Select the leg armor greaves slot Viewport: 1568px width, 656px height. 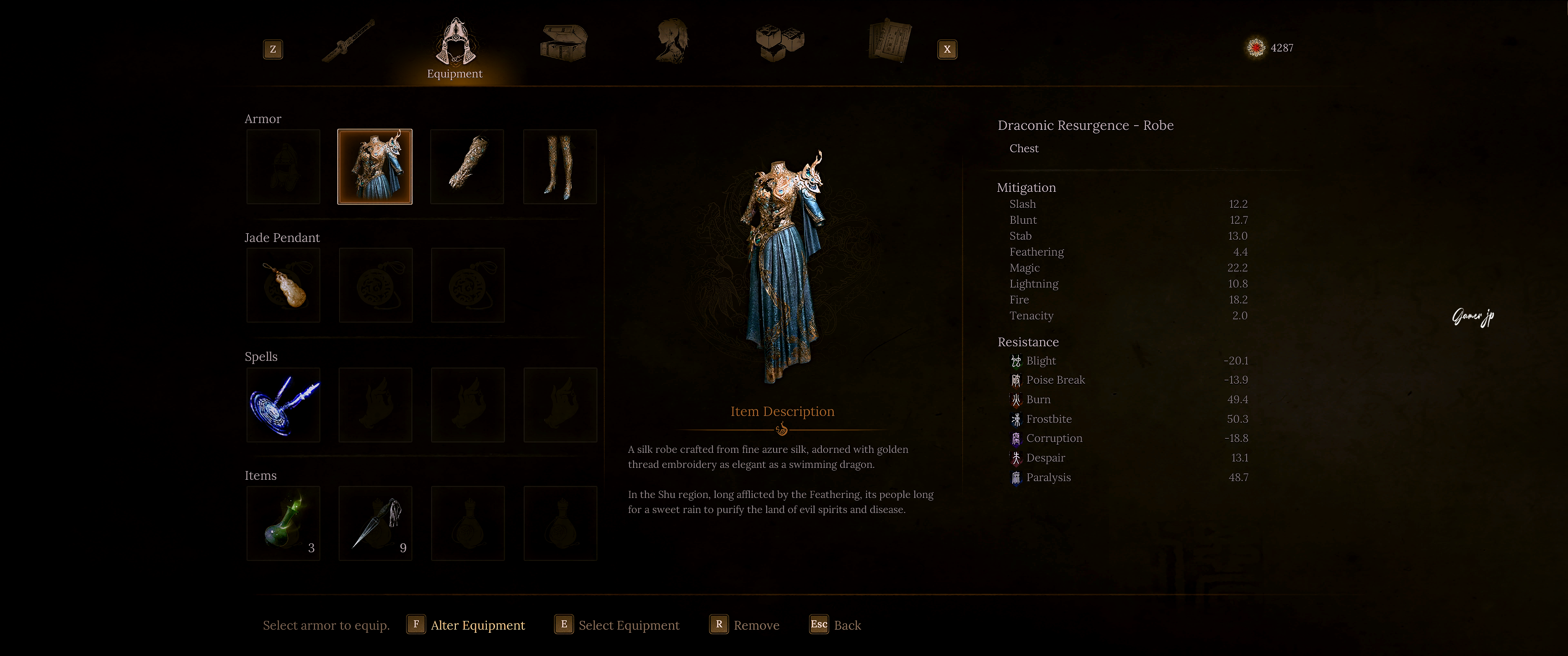click(x=560, y=167)
